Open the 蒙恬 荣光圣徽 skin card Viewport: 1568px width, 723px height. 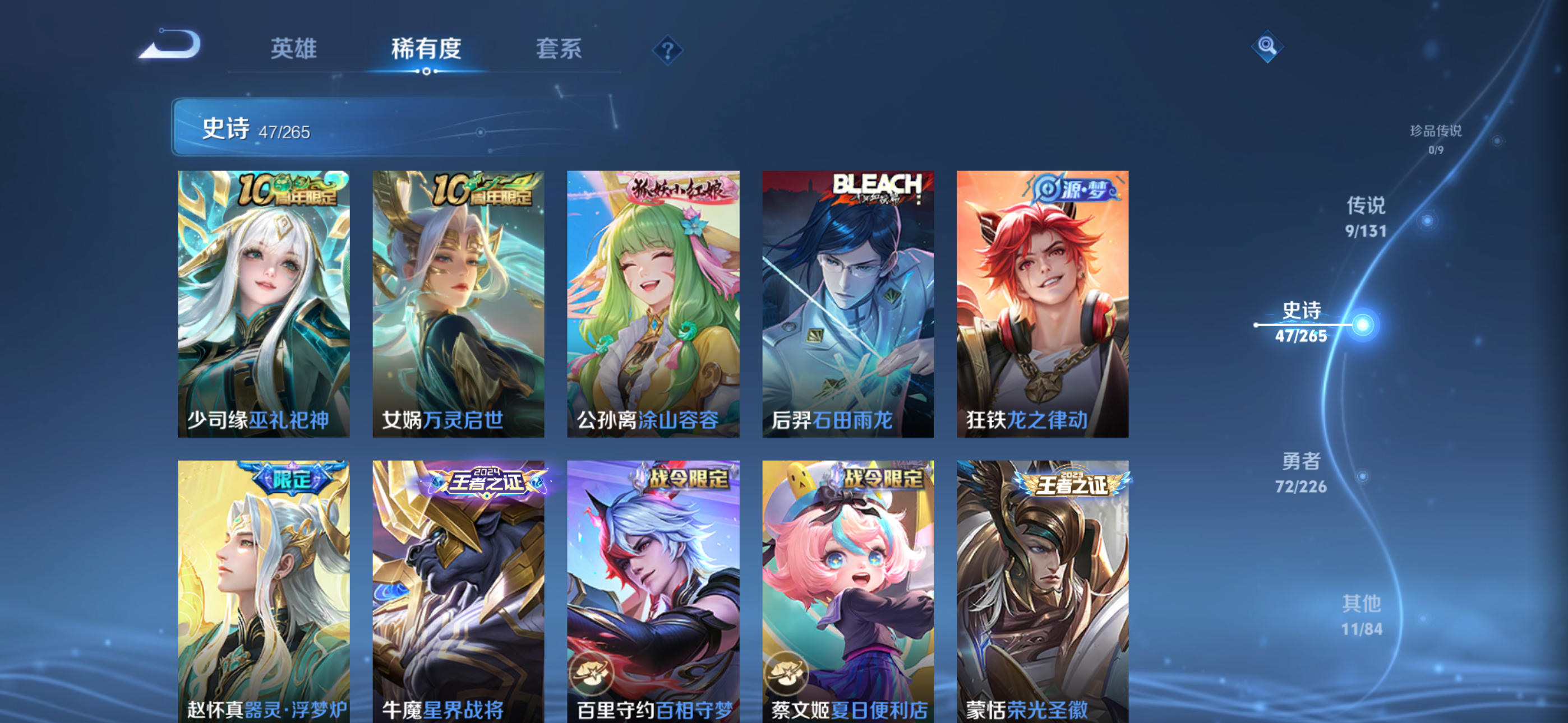[x=1042, y=596]
